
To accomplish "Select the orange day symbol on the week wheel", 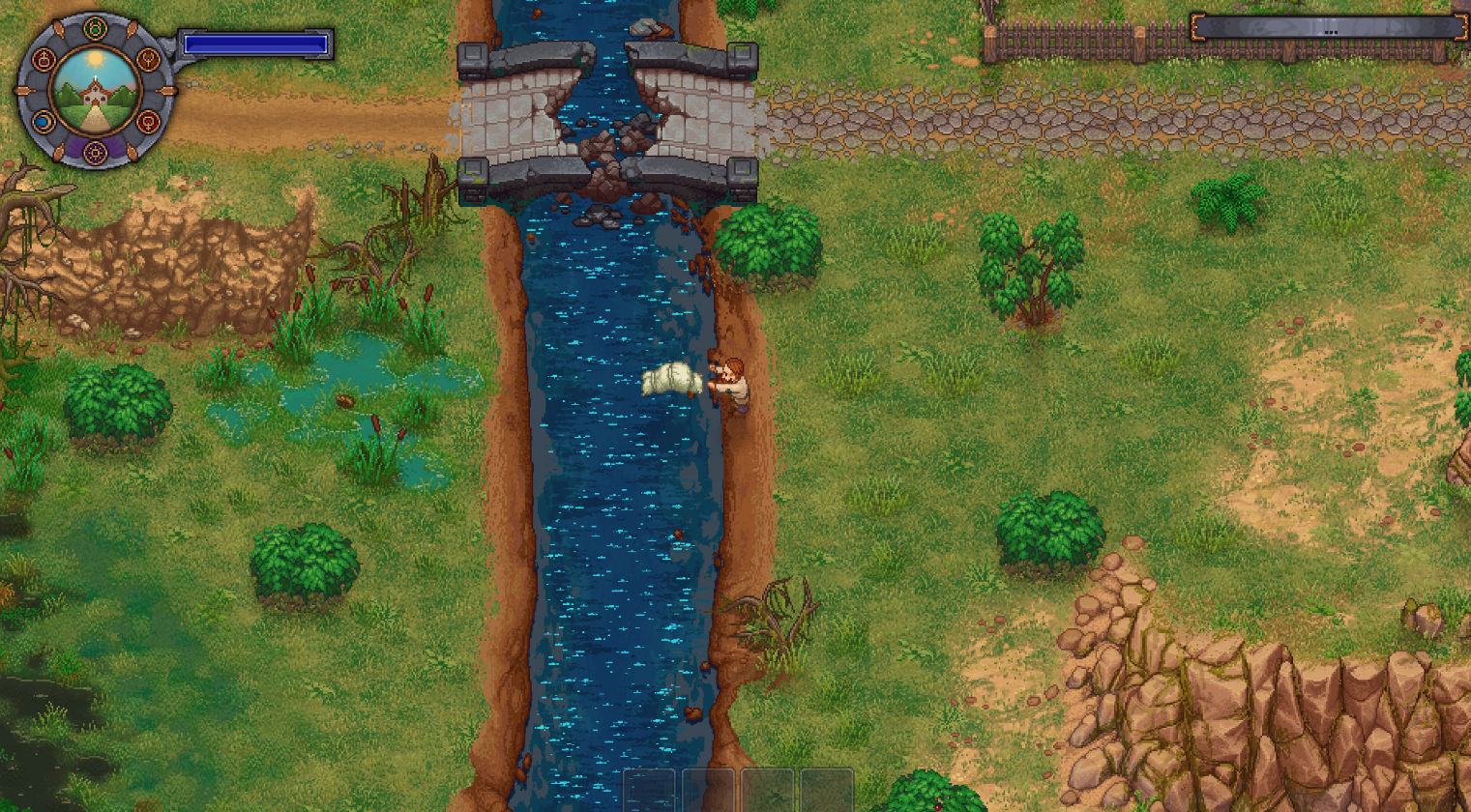I will click(148, 61).
